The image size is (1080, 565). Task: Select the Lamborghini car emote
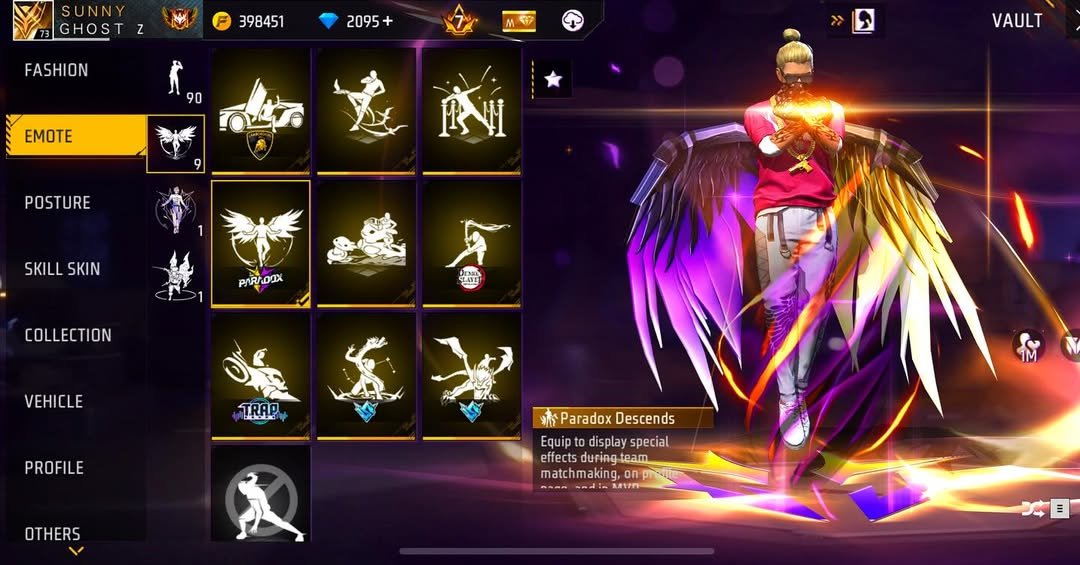coord(261,110)
